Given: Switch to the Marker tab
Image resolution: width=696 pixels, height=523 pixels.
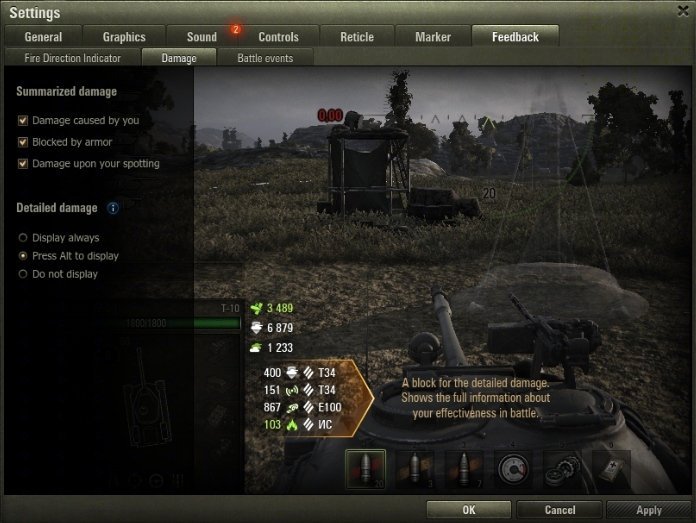Looking at the screenshot, I should pyautogui.click(x=432, y=37).
